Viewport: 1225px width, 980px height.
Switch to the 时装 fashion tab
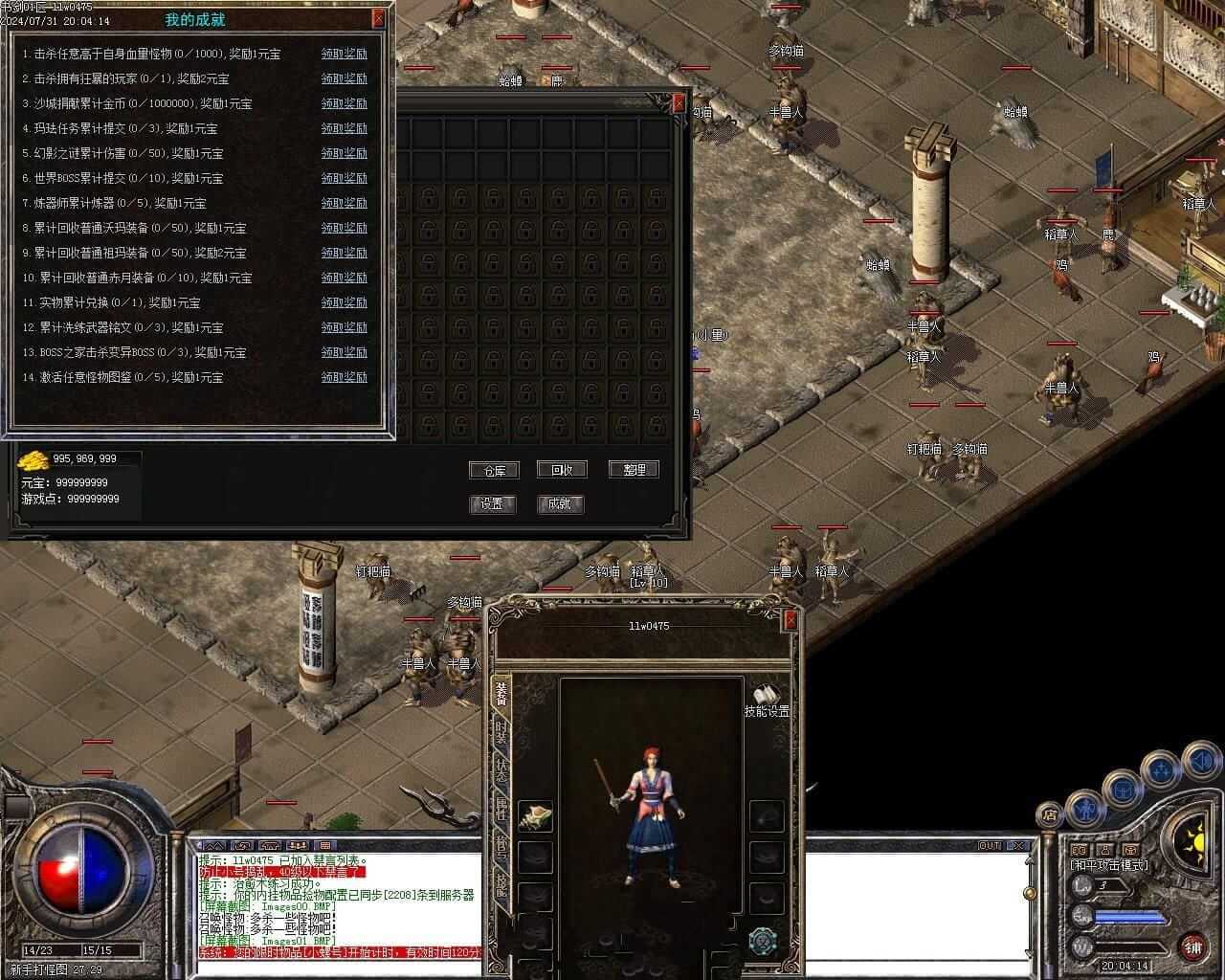501,732
